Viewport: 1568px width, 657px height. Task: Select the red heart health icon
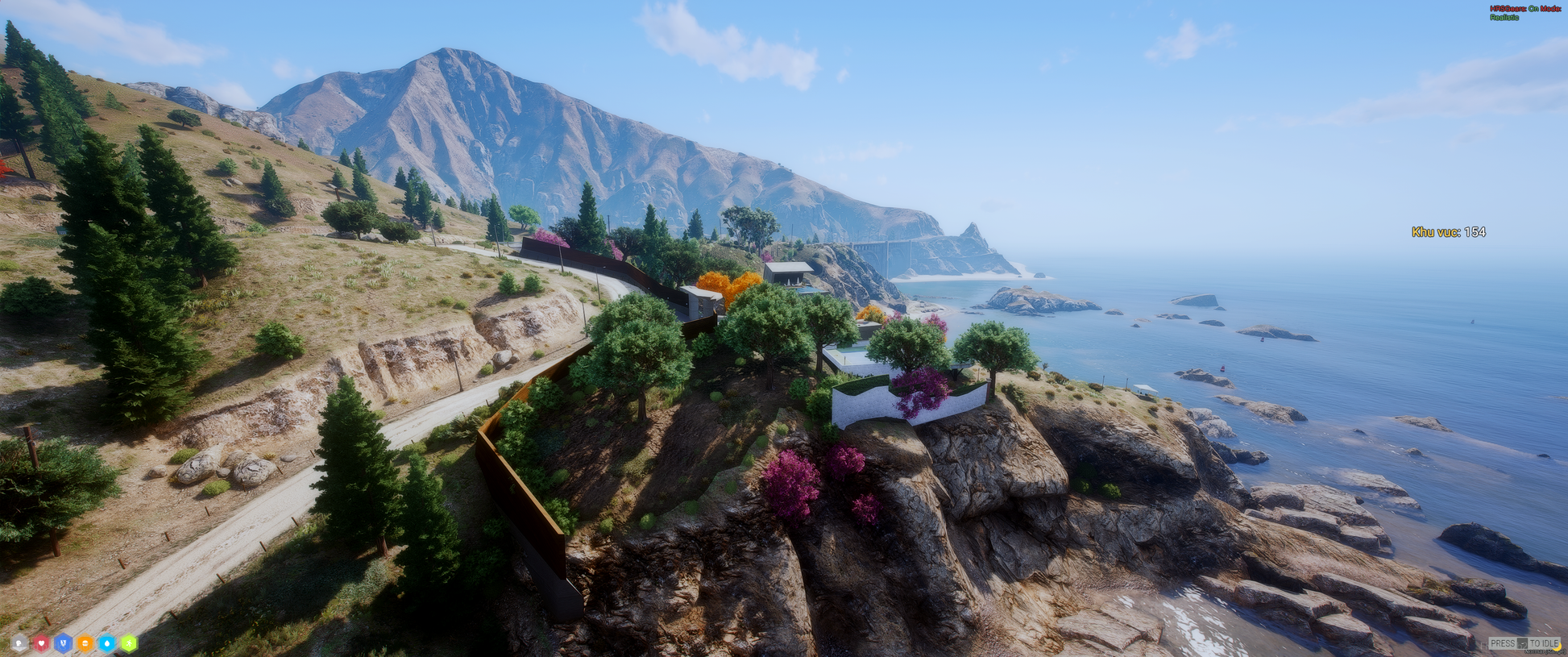(x=41, y=643)
